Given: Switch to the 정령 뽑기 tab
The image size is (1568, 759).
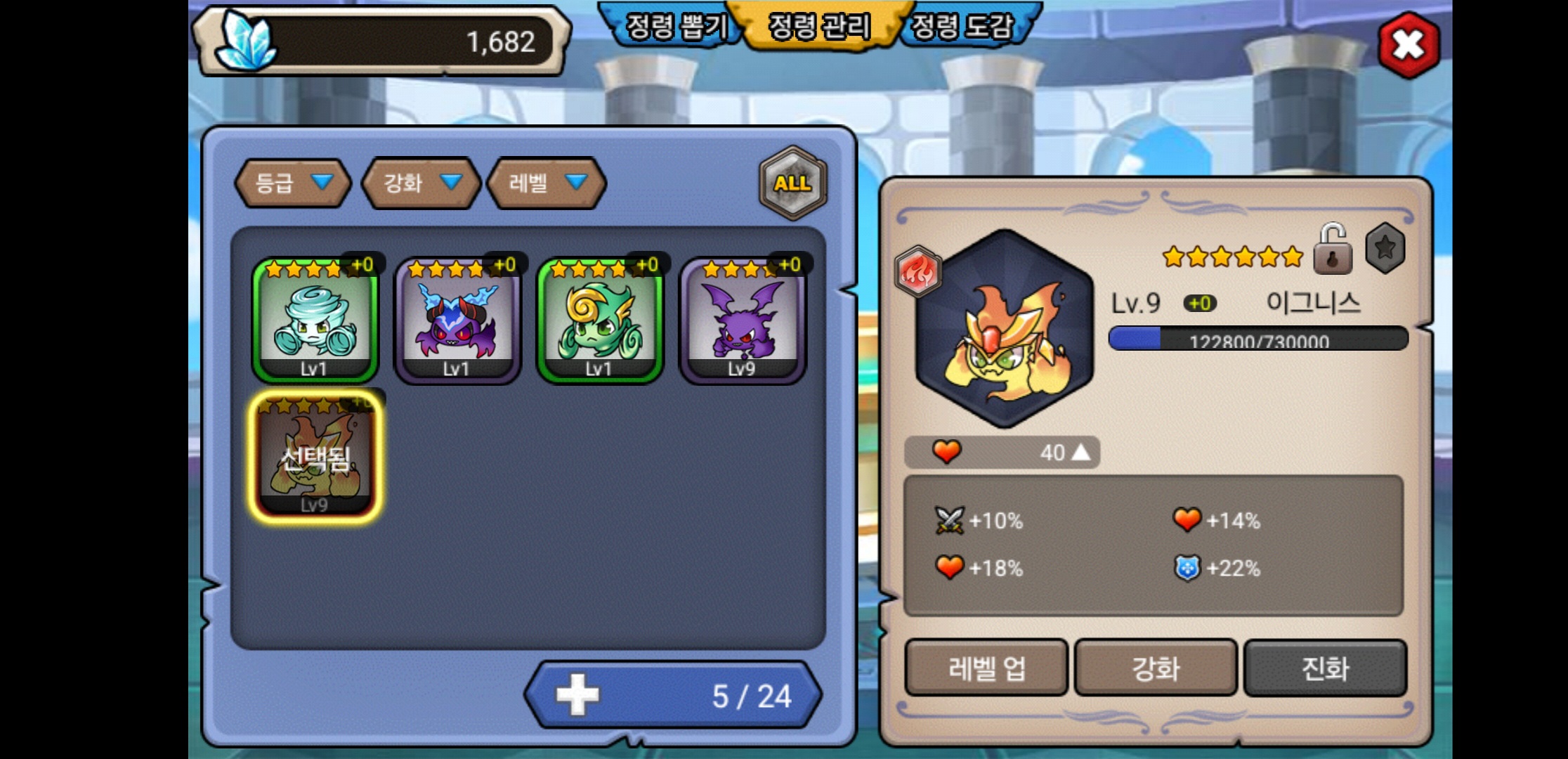Looking at the screenshot, I should point(674,27).
